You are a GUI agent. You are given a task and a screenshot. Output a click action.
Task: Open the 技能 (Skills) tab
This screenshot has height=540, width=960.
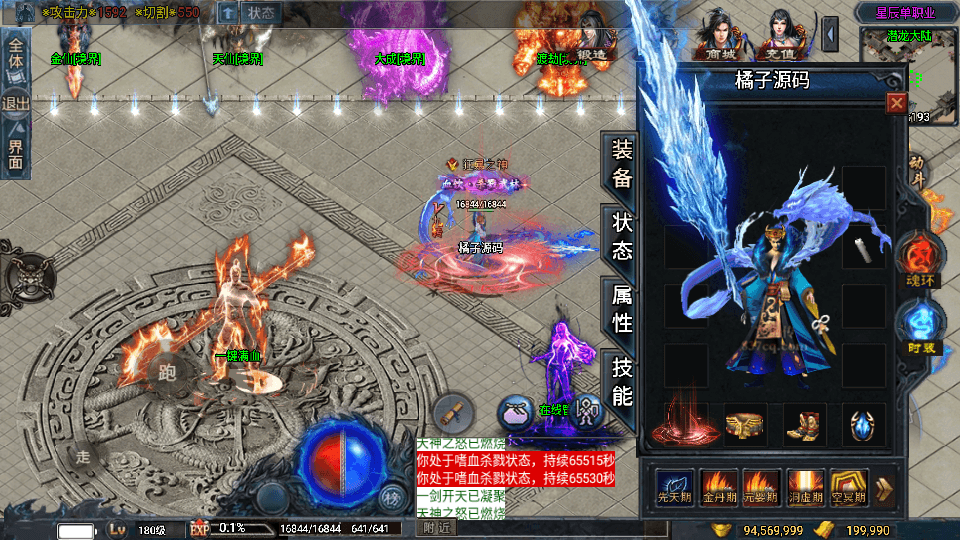tap(621, 380)
